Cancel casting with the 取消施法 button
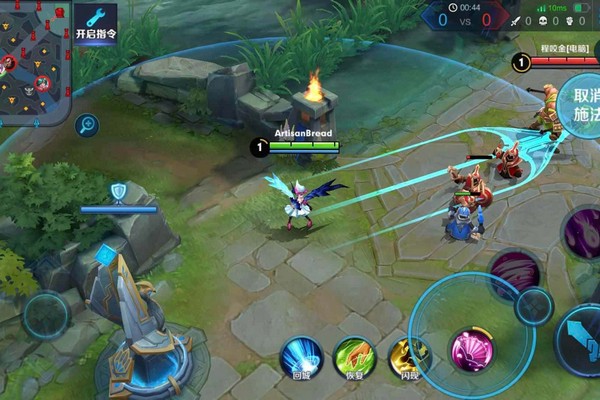Screen dimensions: 600x400 point(580,105)
